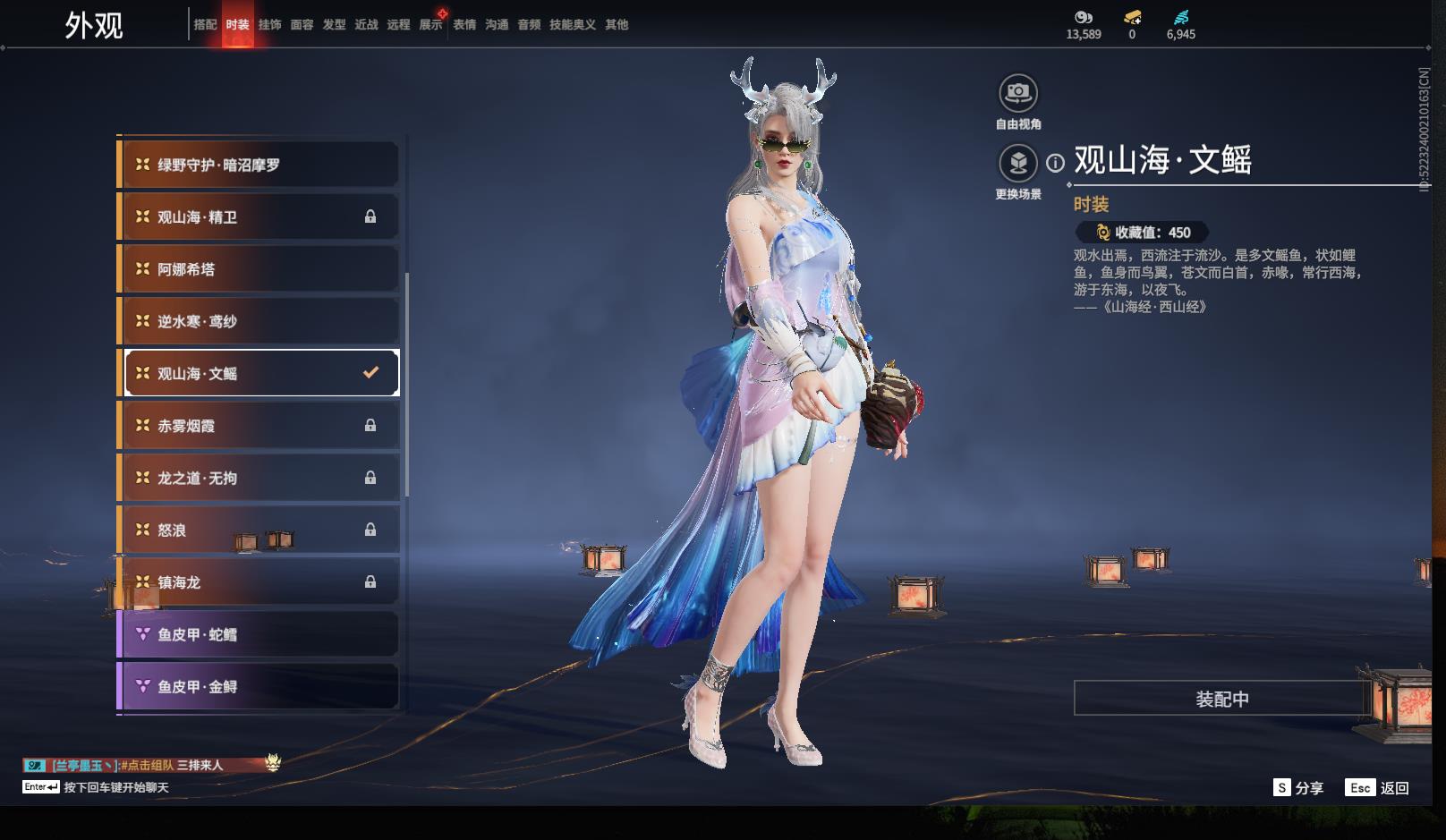1446x840 pixels.
Task: Show outfit info via the circled i icon
Action: click(1056, 163)
